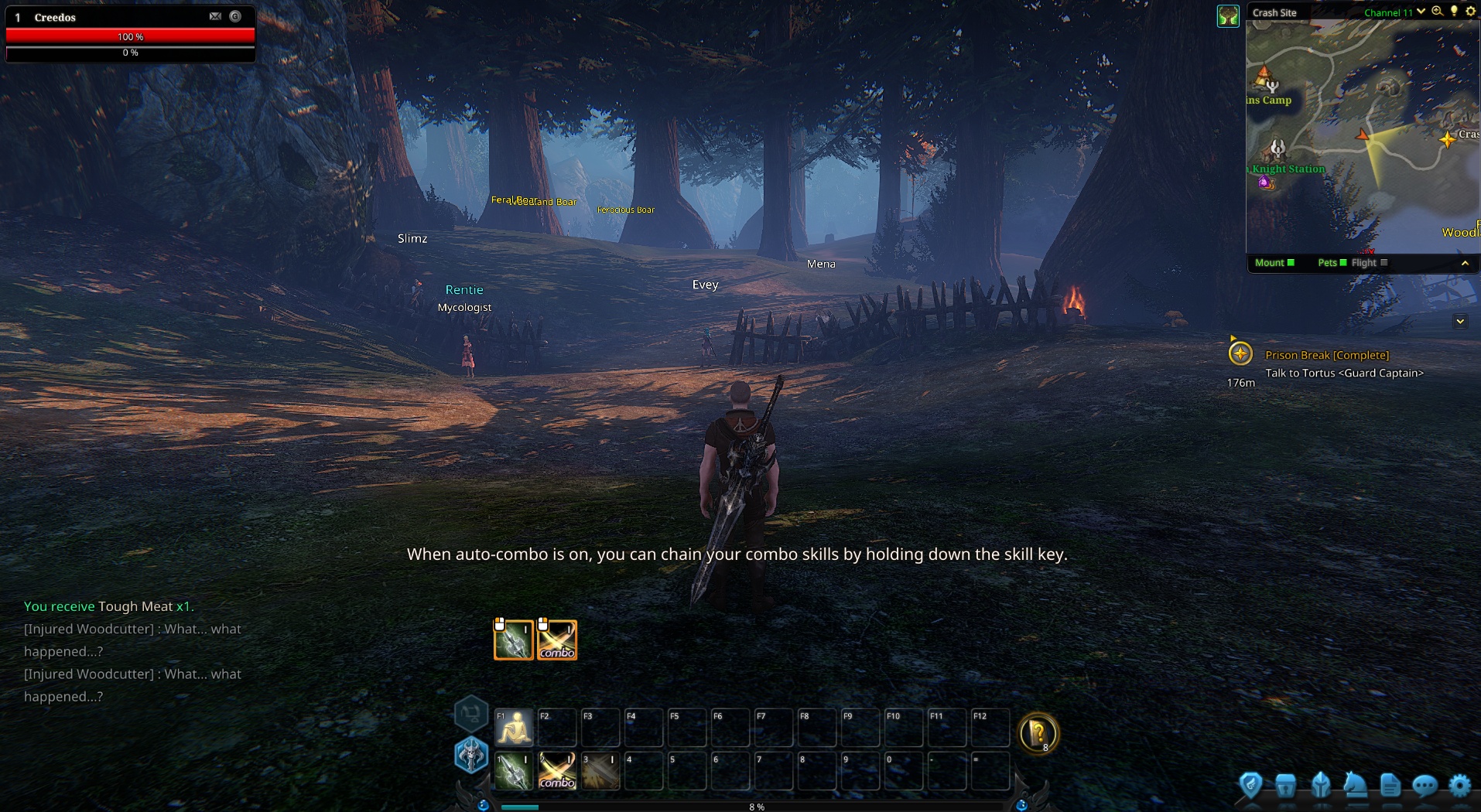Toggle the Pets indicator under the minimap

click(1332, 263)
